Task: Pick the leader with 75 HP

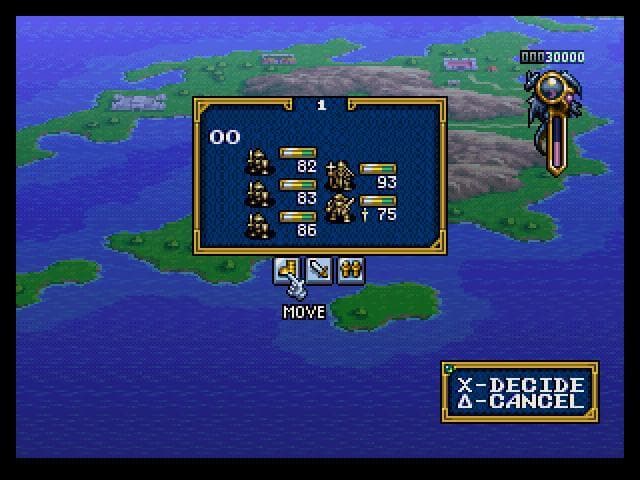Action: tap(340, 208)
